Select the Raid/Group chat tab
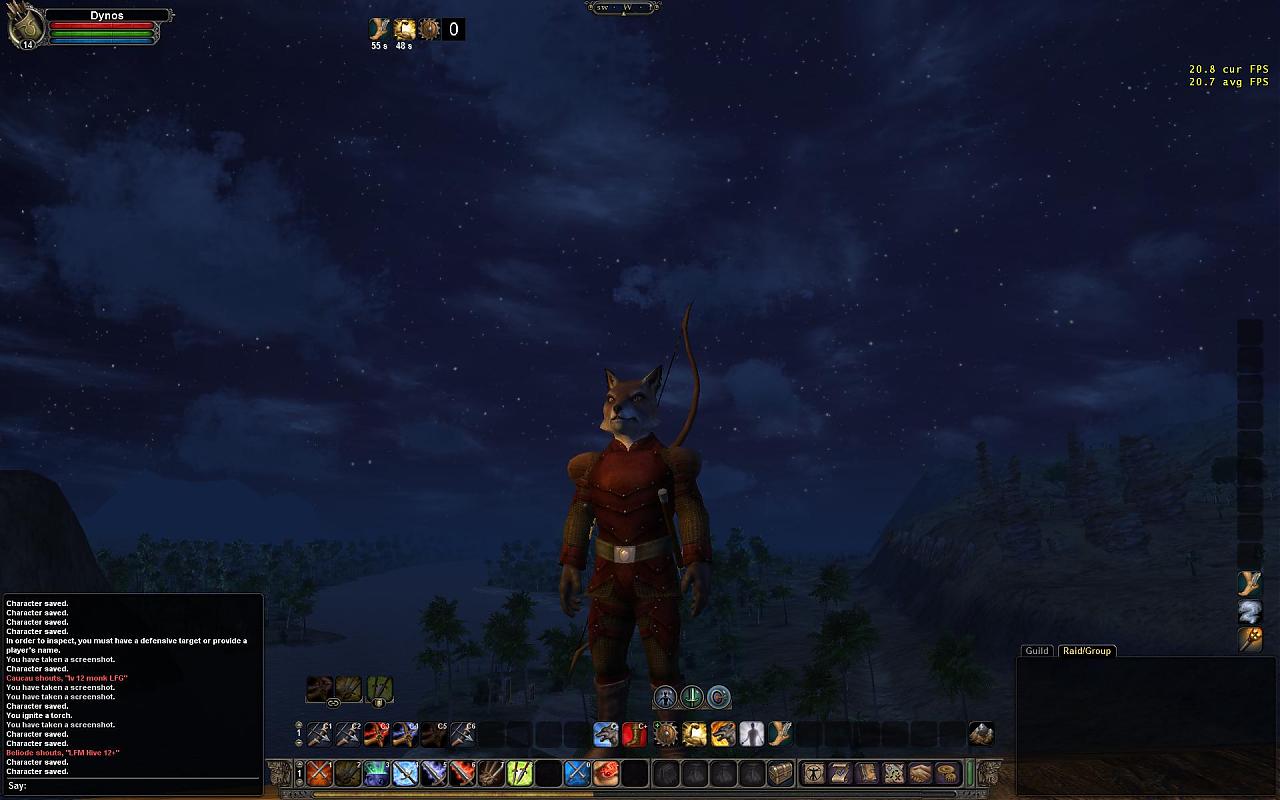The image size is (1280, 800). point(1086,651)
